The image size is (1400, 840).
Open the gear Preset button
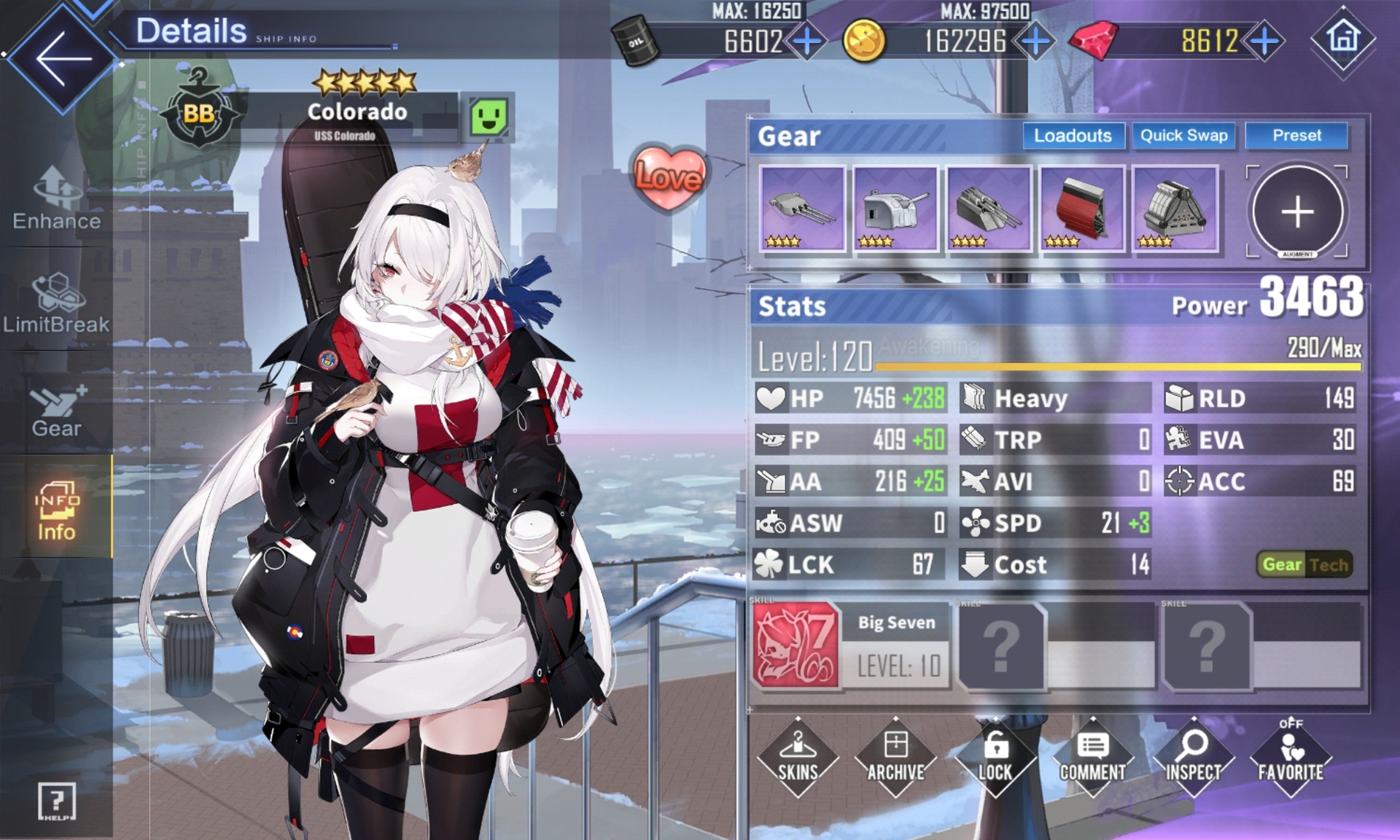point(1296,136)
